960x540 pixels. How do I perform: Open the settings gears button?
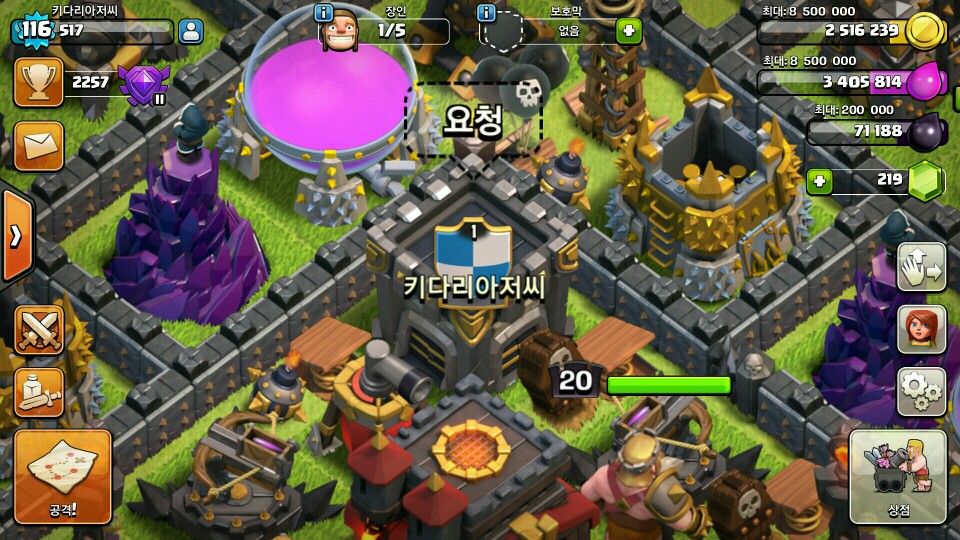921,391
